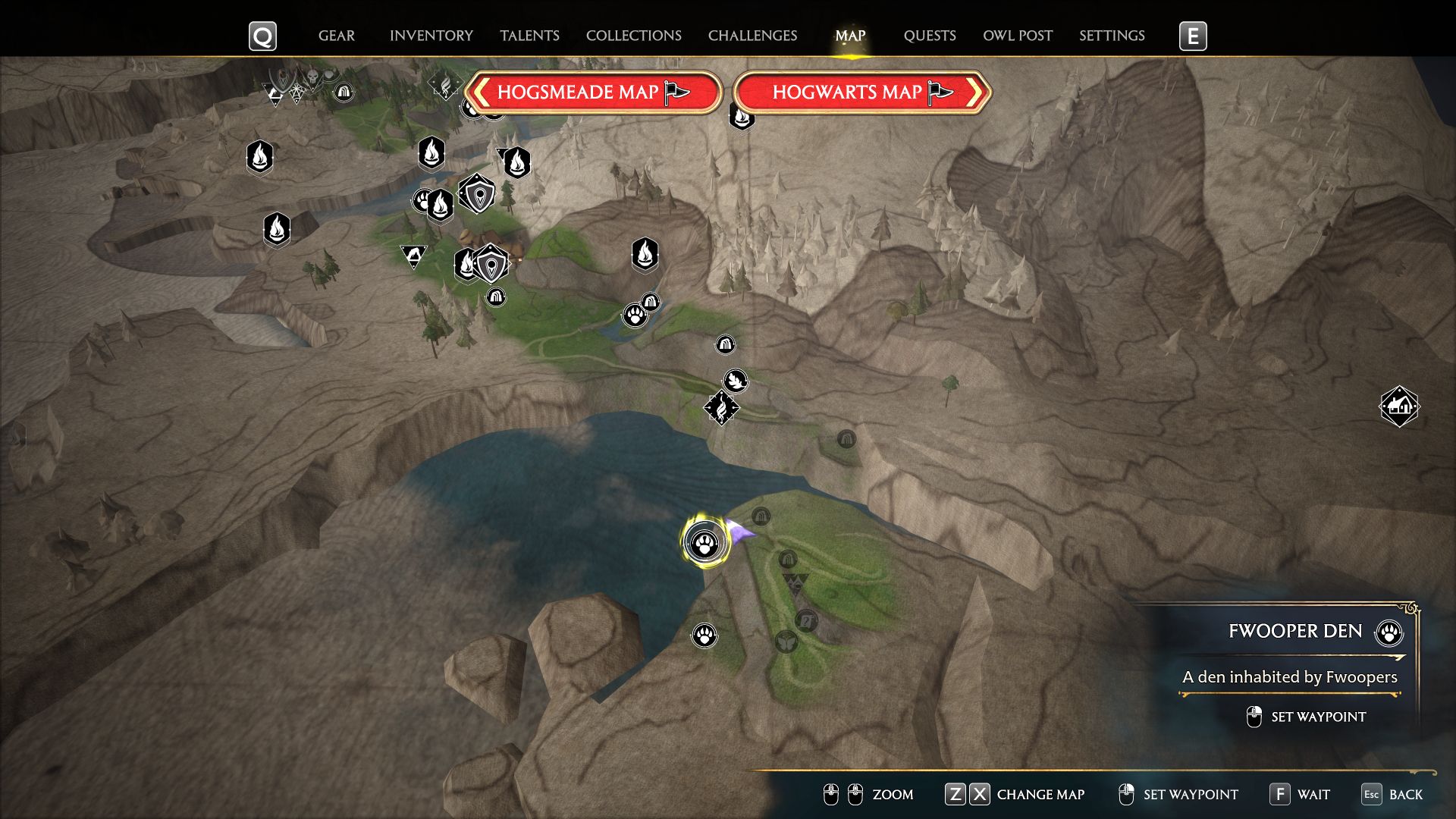Screen dimensions: 1456x819
Task: Select the hamlet house map marker
Action: tap(1398, 406)
